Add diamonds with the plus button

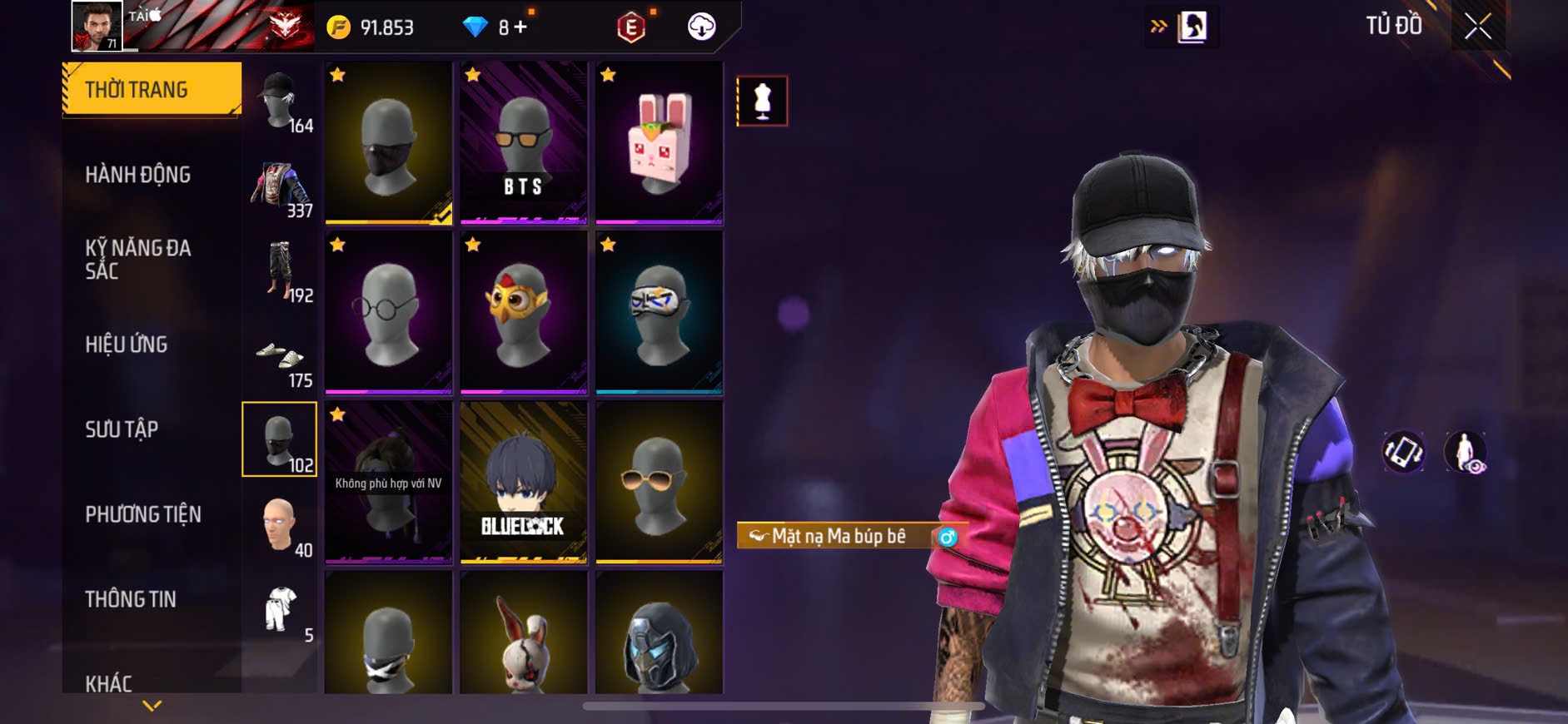(521, 27)
